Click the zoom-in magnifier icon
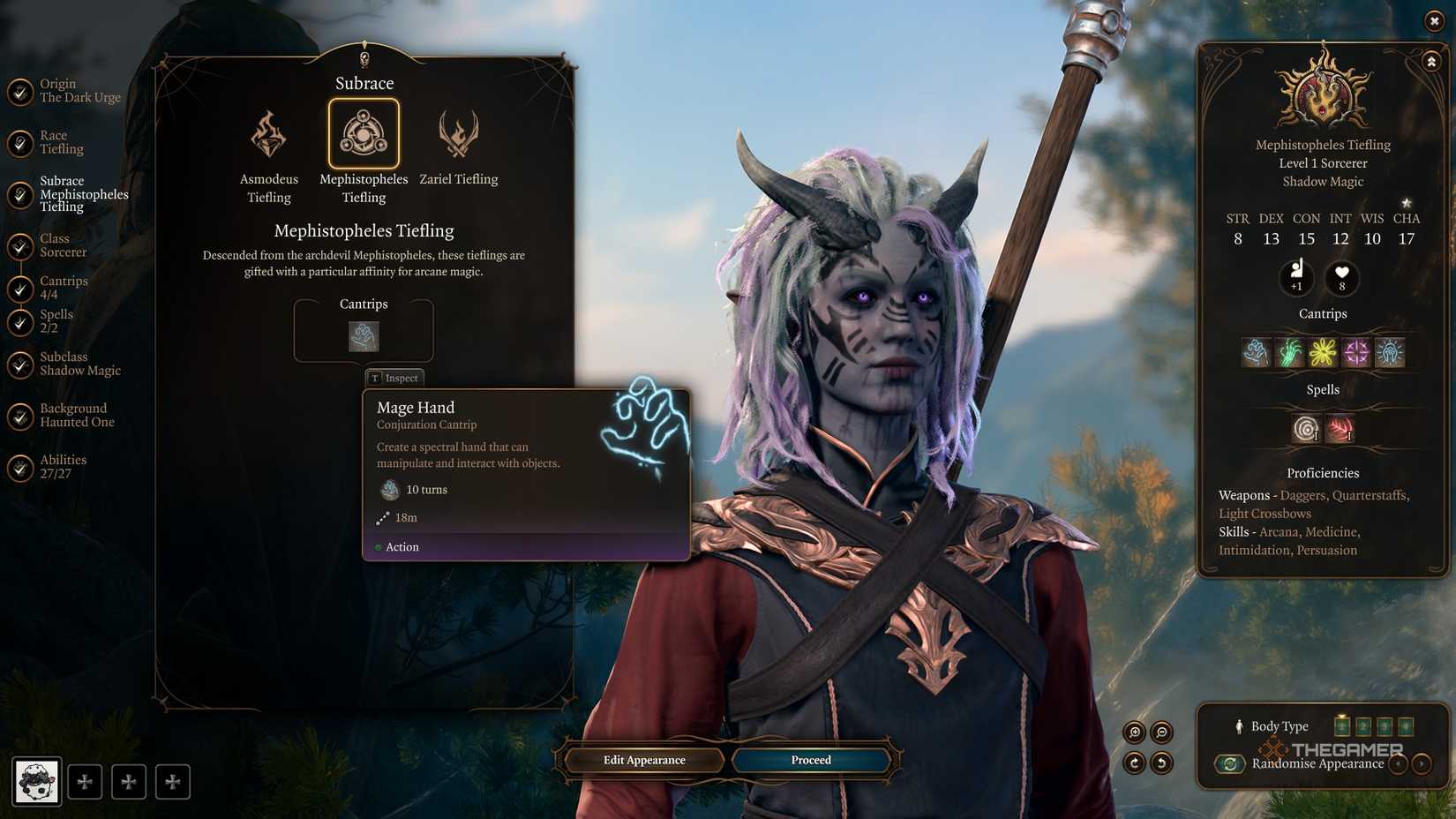The height and width of the screenshot is (819, 1456). coord(1135,732)
